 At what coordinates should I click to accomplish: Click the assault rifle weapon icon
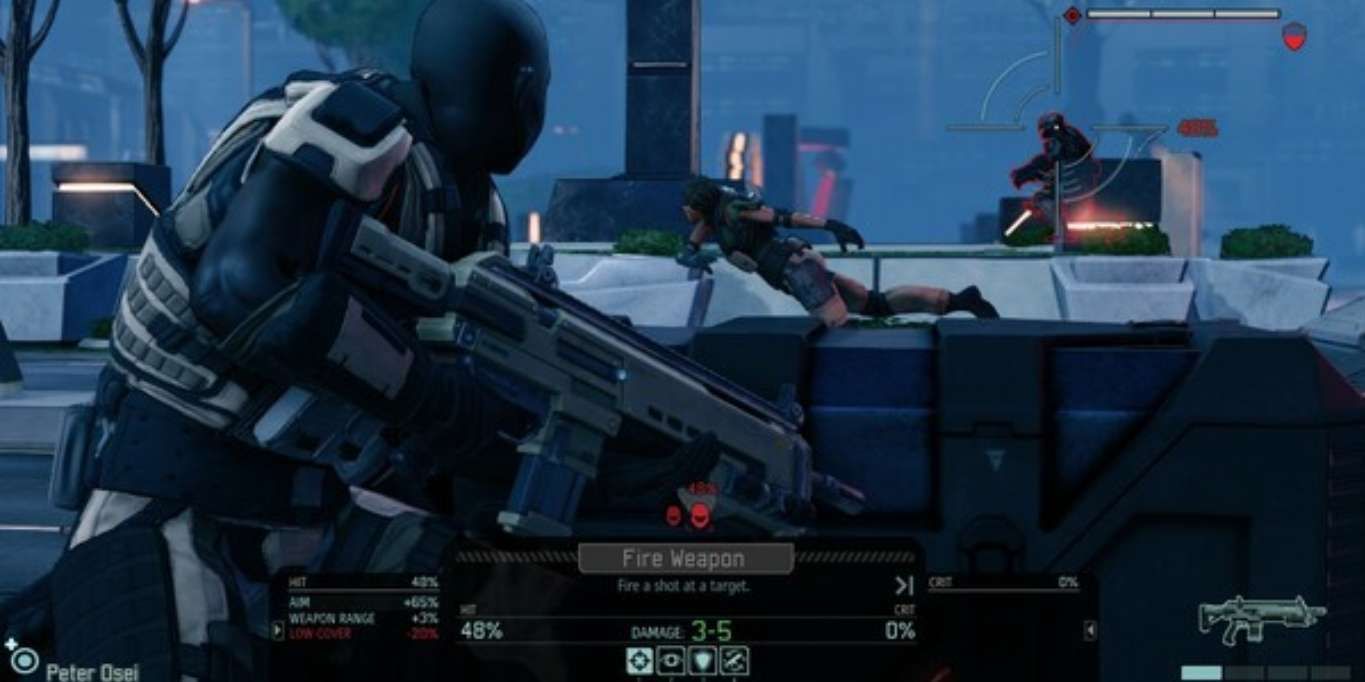pos(1262,620)
